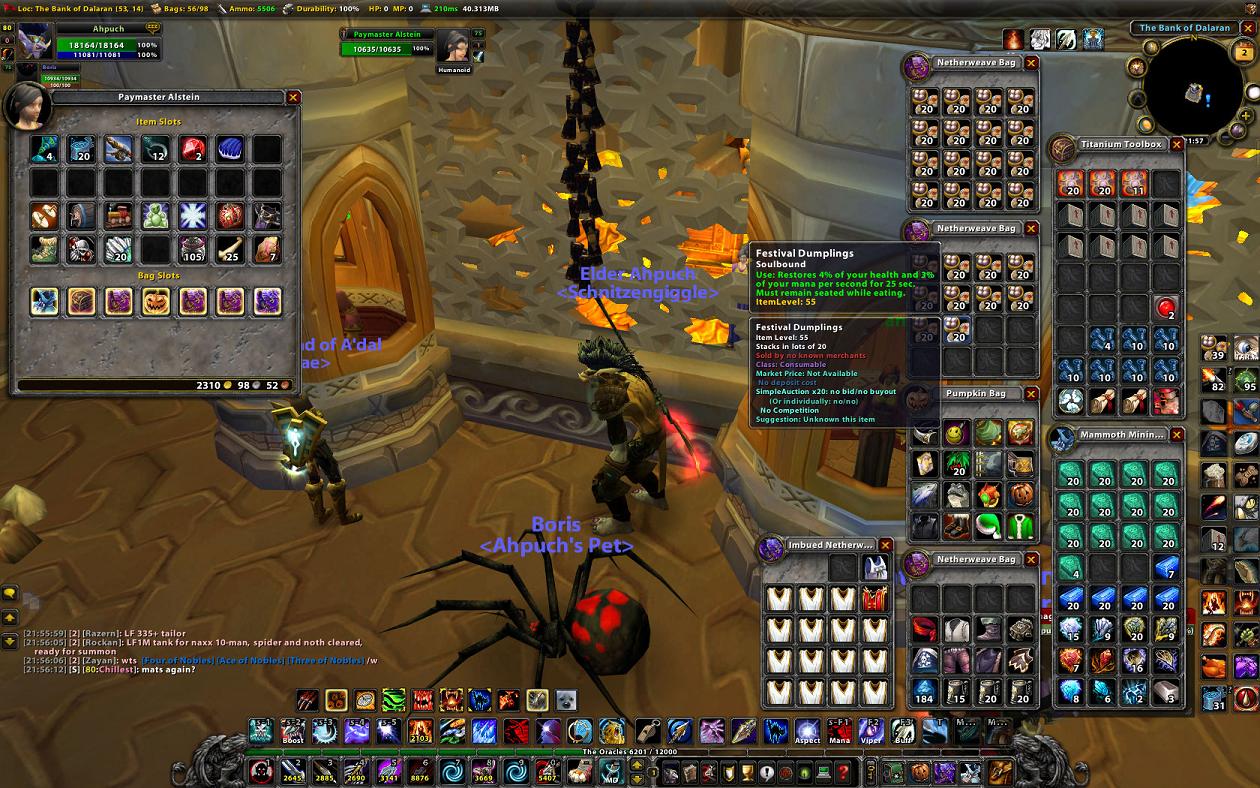Pick the yellow smiley face item

(x=956, y=433)
